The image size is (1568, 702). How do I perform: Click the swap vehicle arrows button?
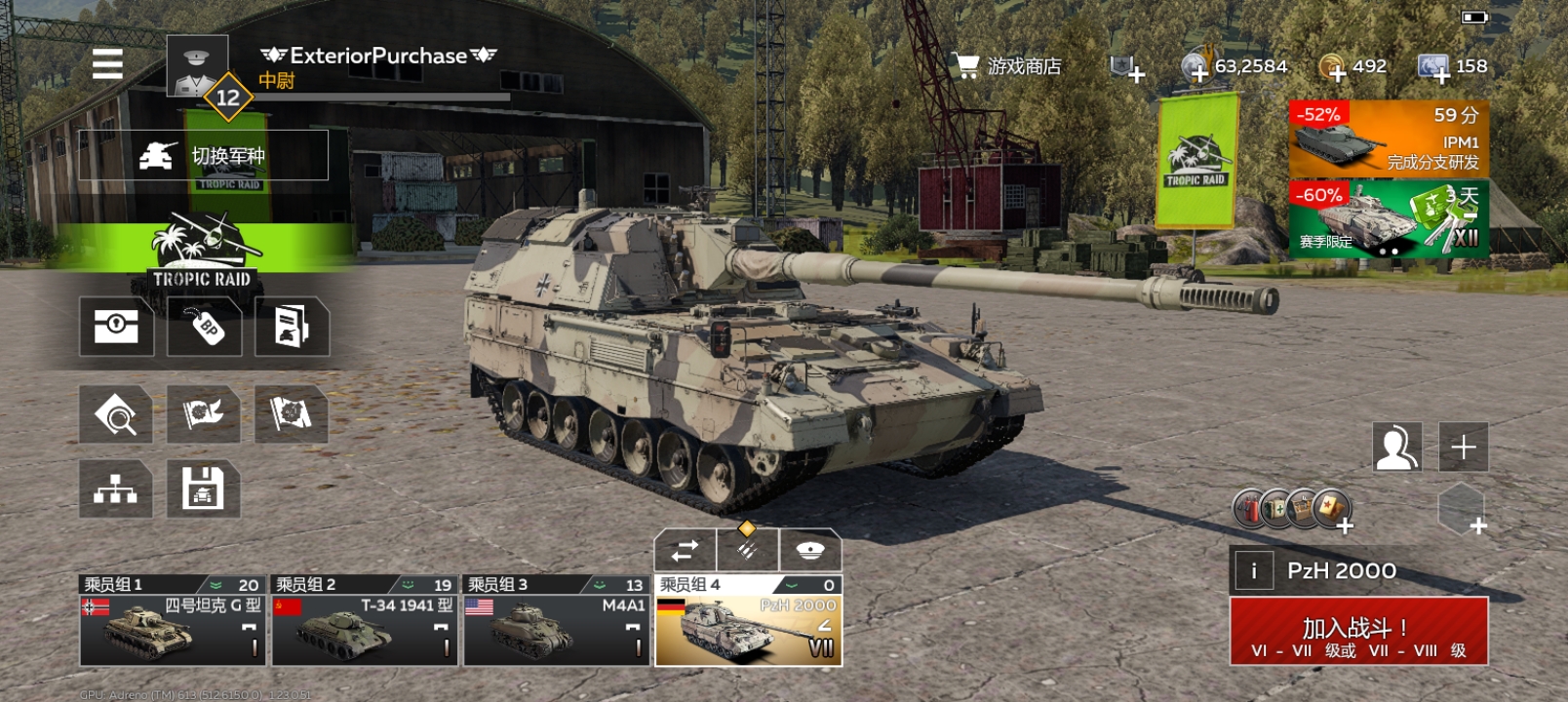685,551
